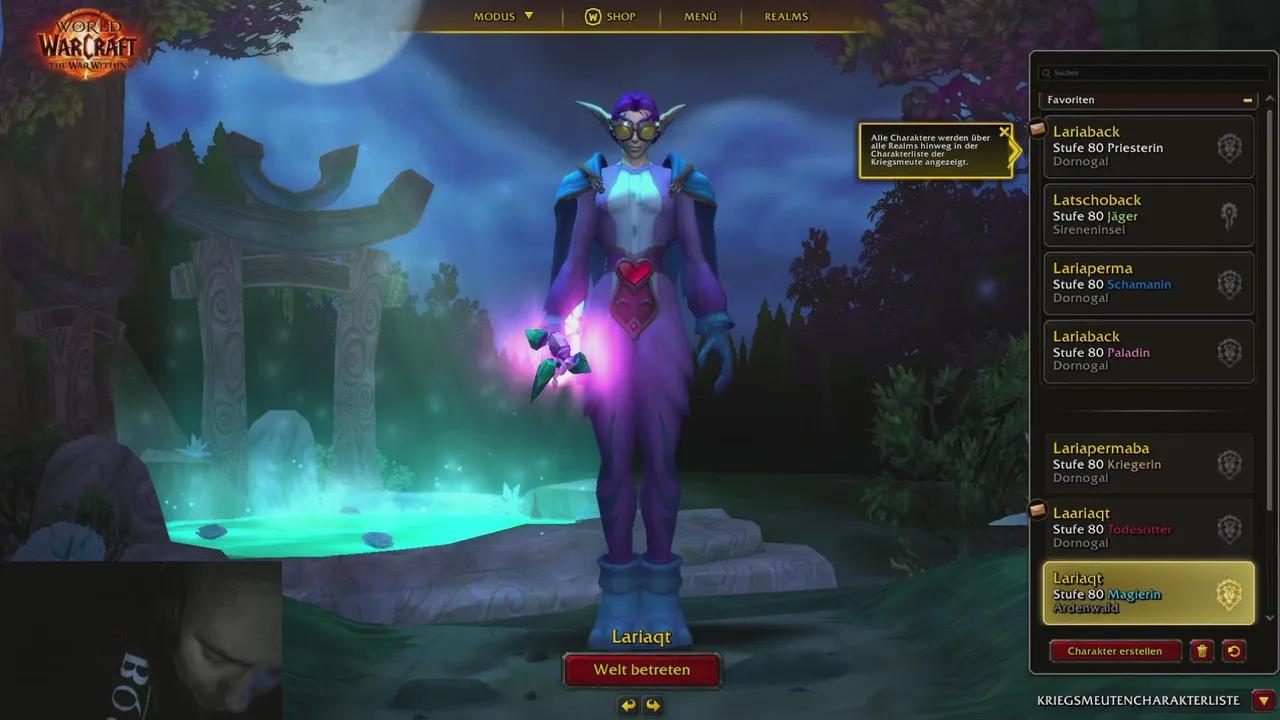Click the Alliance crest on Lariaqt's entry
Viewport: 1280px width, 720px height.
point(1230,591)
